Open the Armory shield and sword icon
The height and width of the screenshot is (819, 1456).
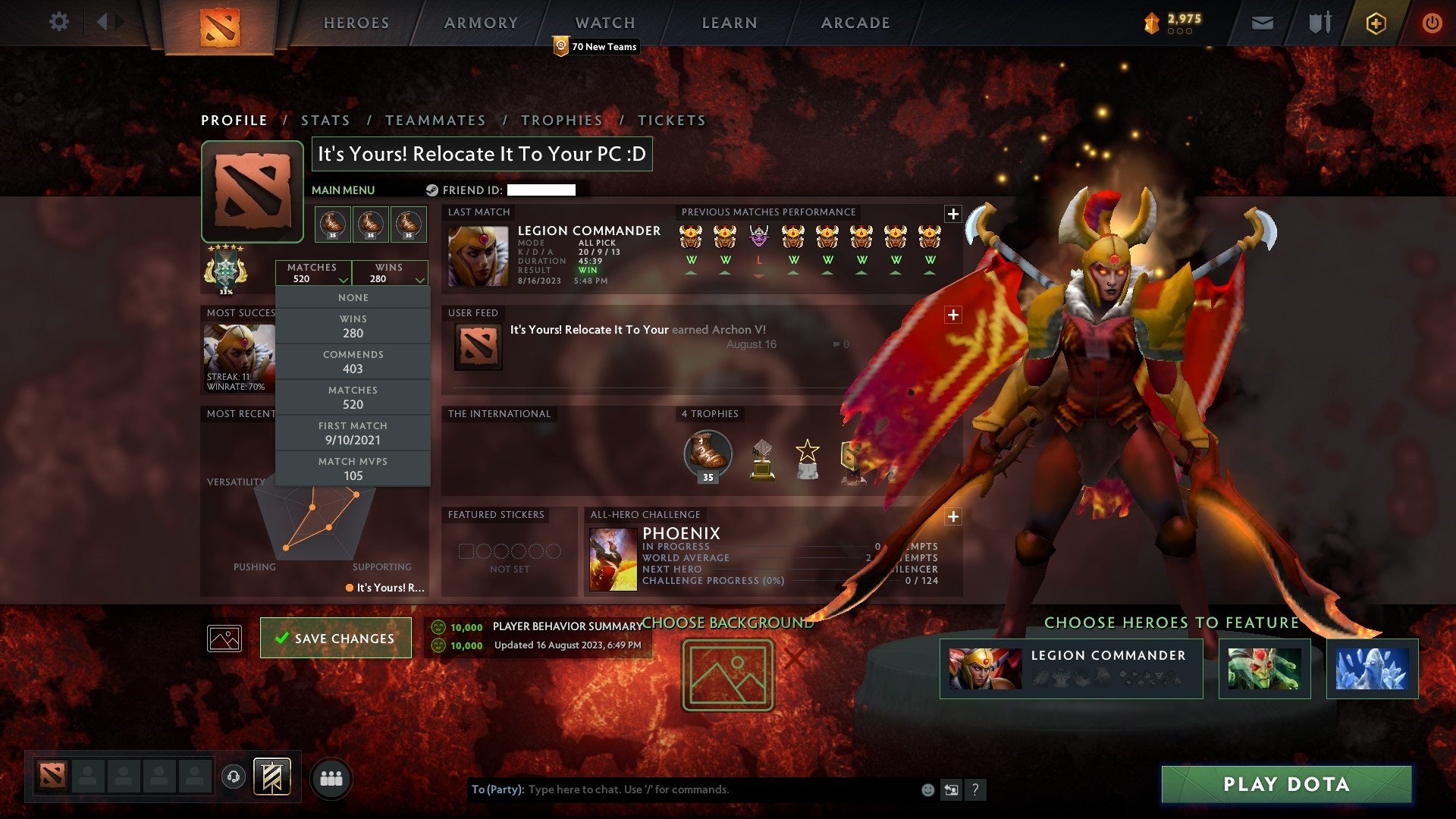coord(1318,23)
